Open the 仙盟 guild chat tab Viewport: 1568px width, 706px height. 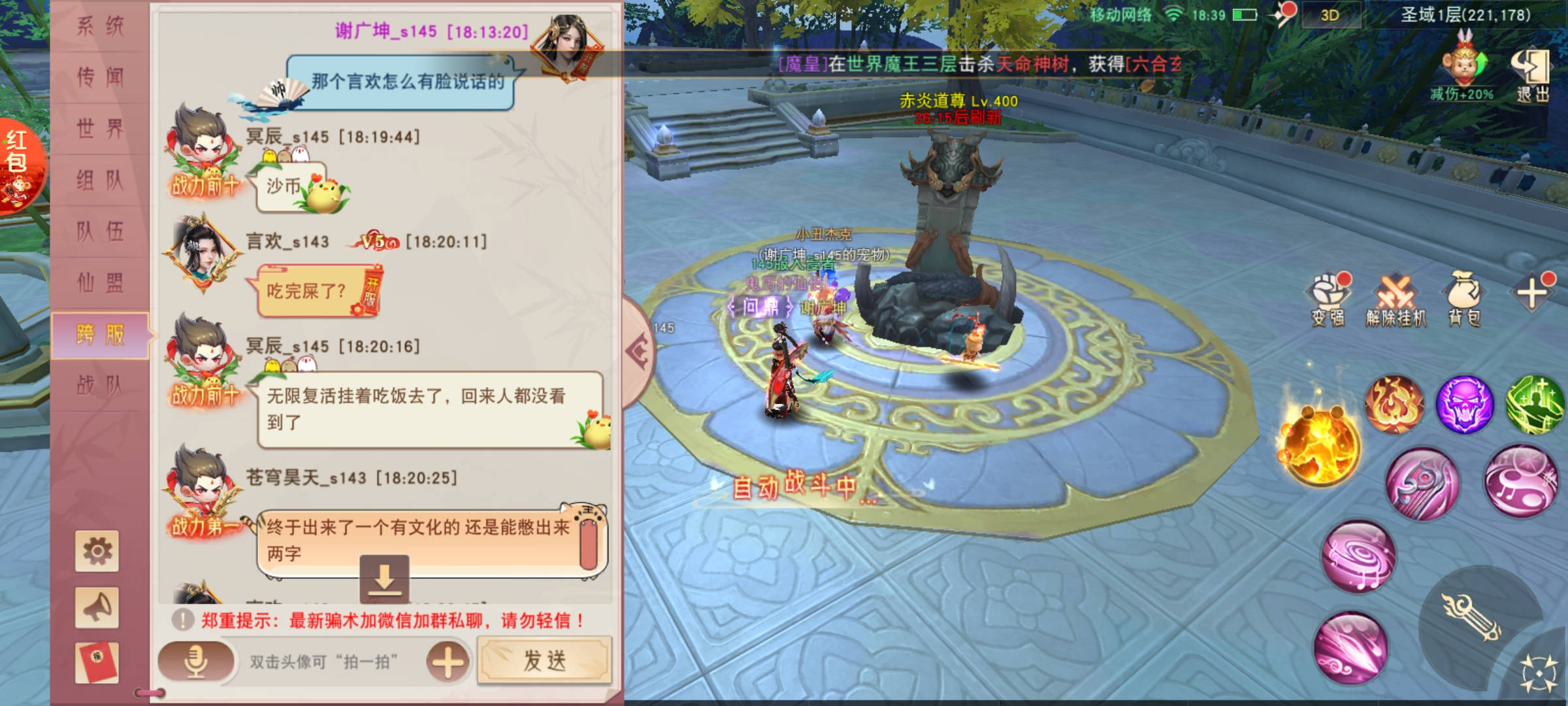tap(100, 283)
